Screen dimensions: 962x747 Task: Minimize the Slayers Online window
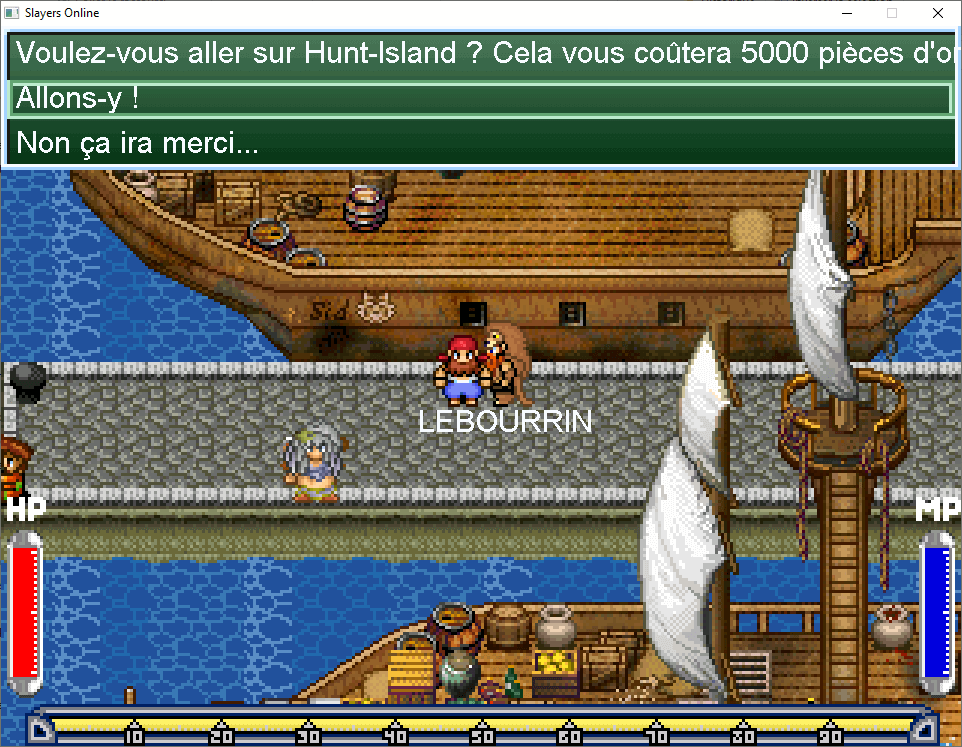pyautogui.click(x=846, y=14)
